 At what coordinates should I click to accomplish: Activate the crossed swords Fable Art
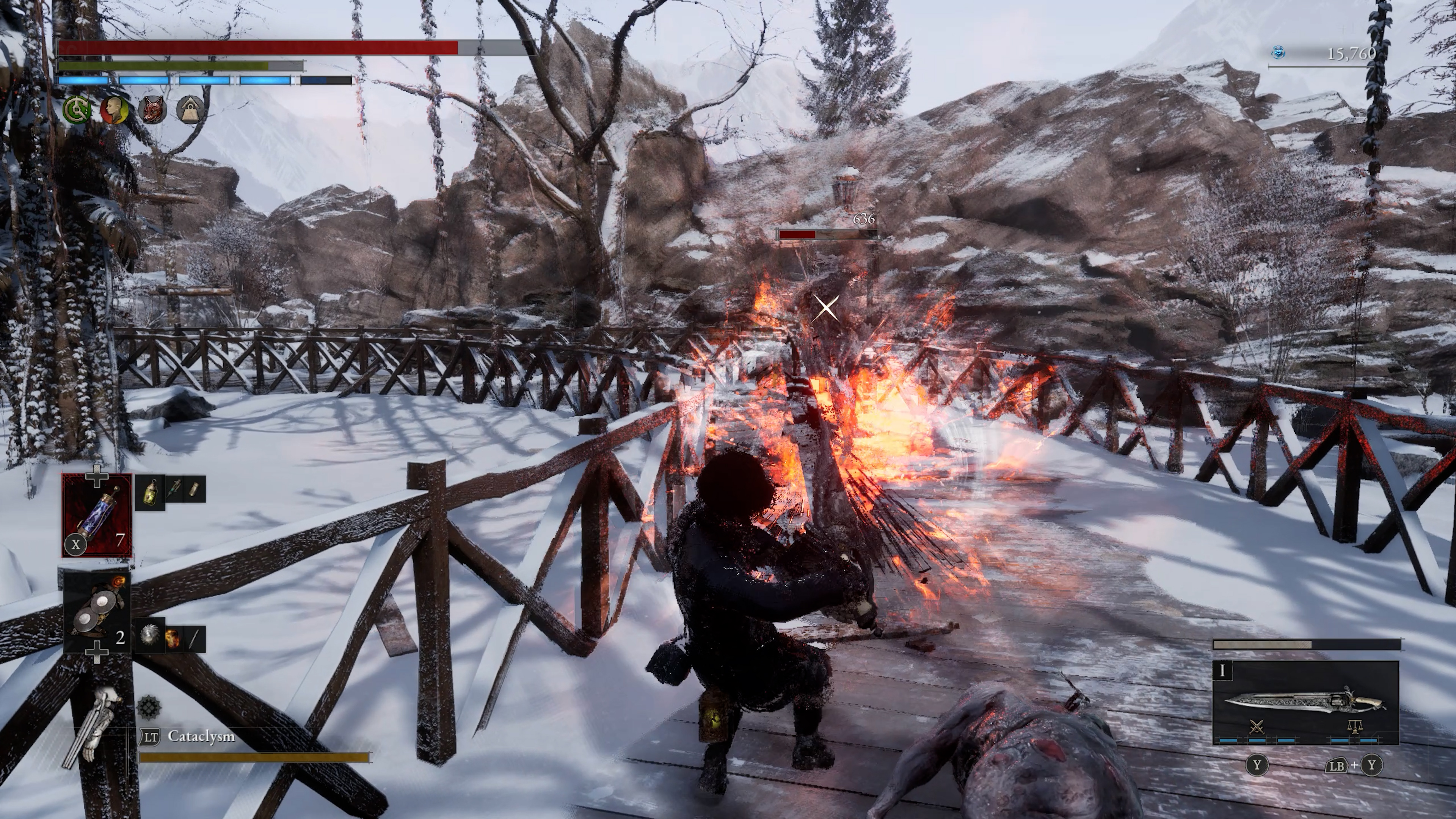coord(1257,728)
